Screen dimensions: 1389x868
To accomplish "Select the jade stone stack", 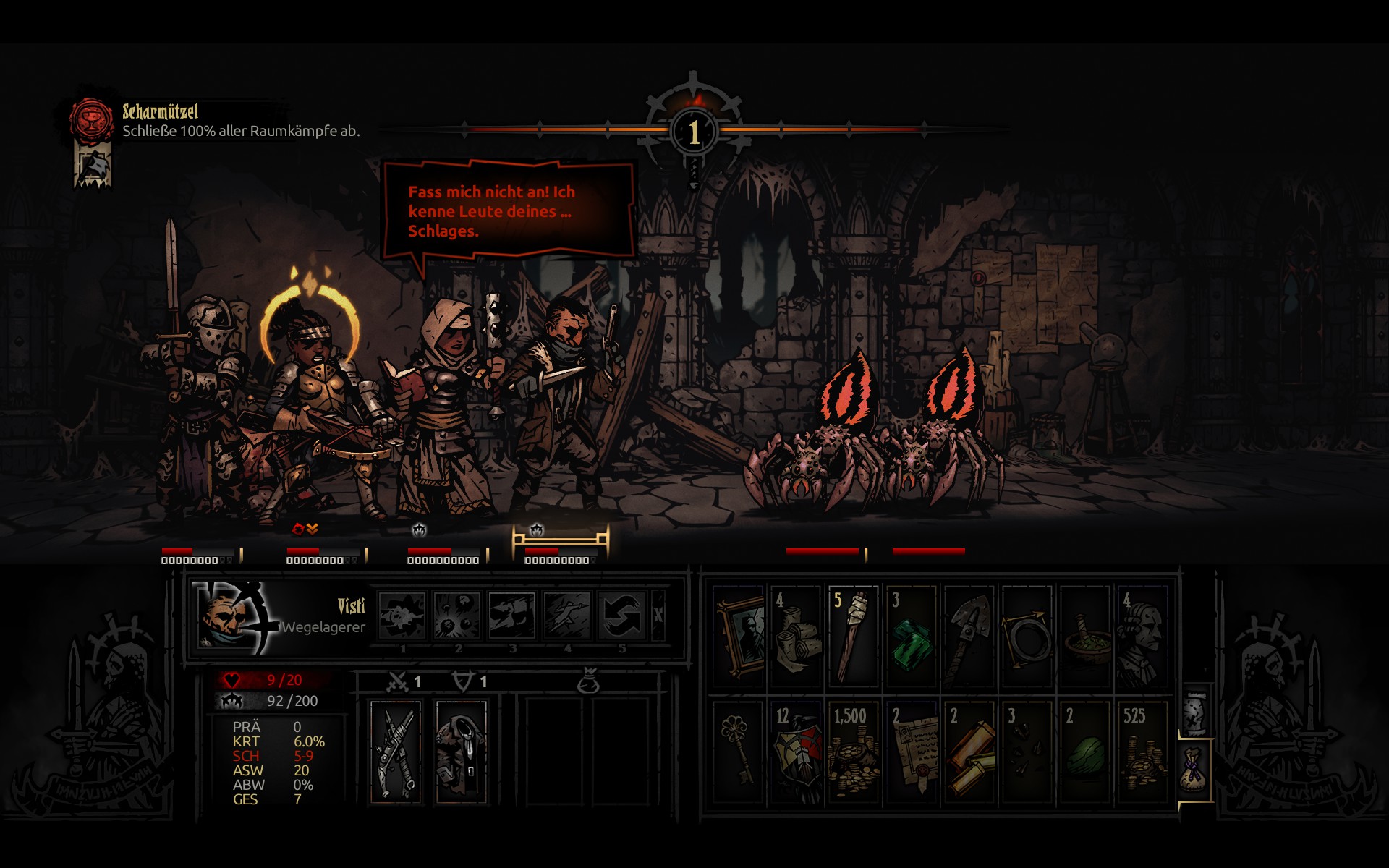I will (1084, 752).
